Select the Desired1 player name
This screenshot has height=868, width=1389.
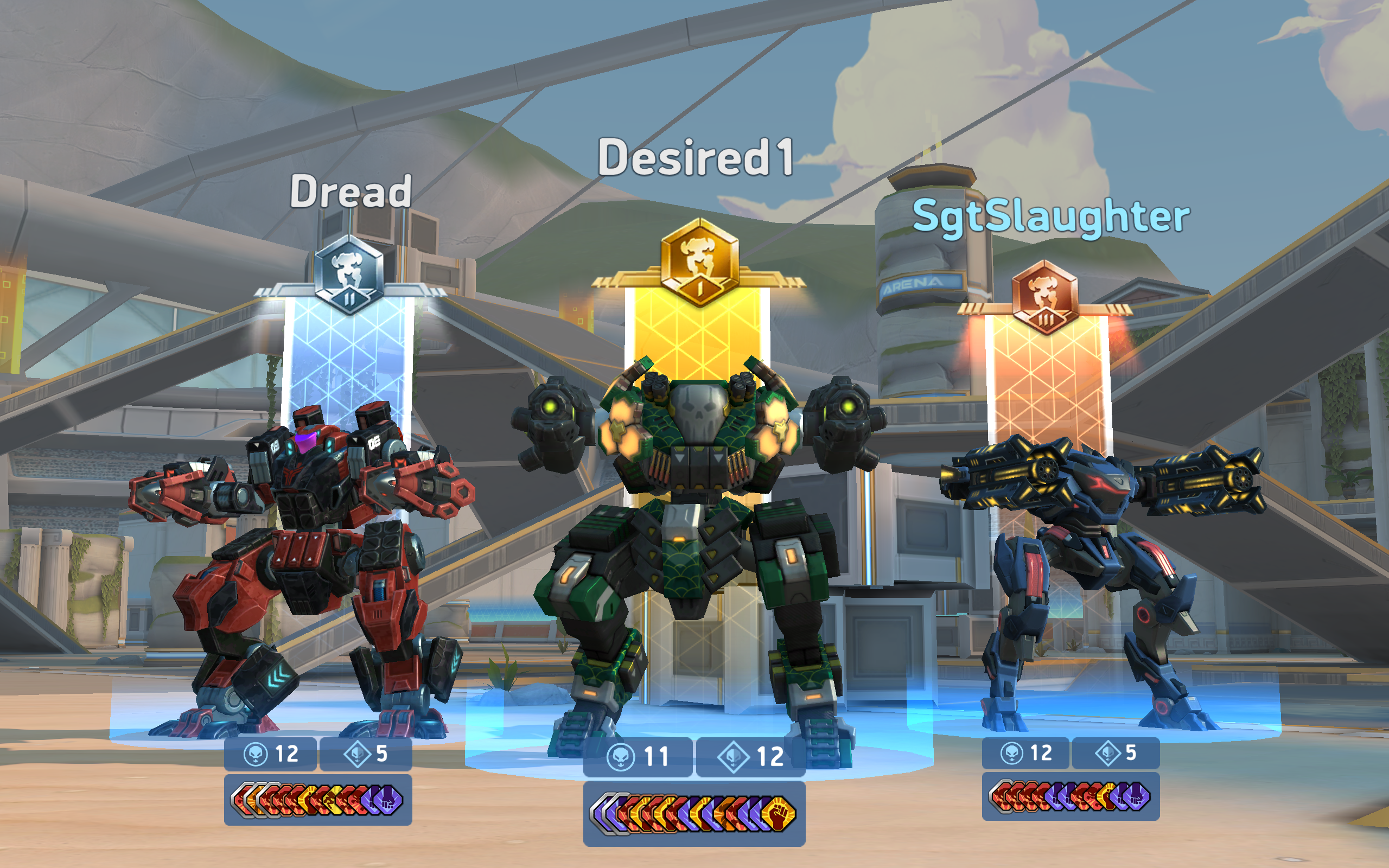696,158
